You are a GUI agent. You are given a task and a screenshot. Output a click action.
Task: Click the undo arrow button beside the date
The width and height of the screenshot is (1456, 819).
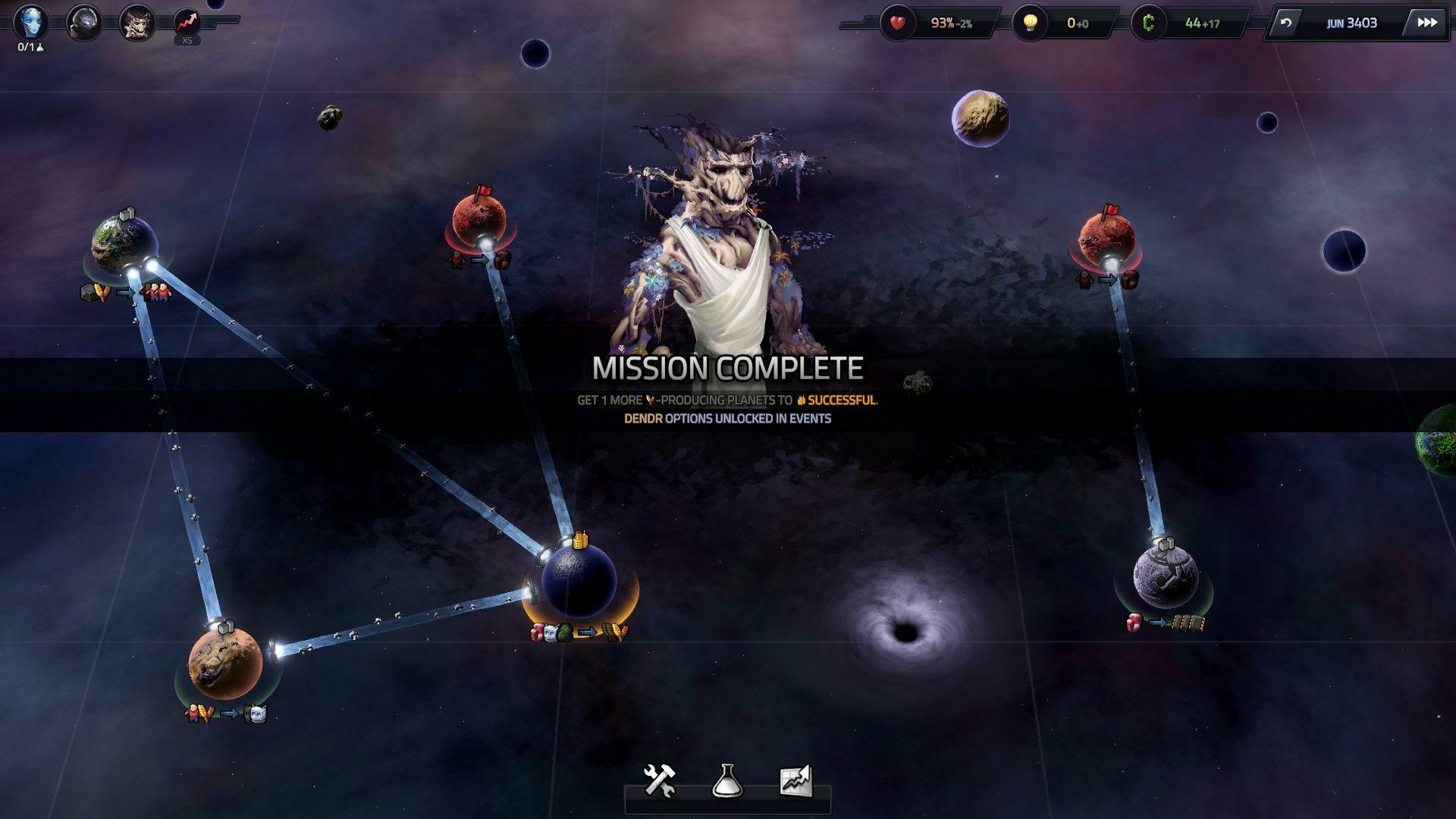point(1285,23)
